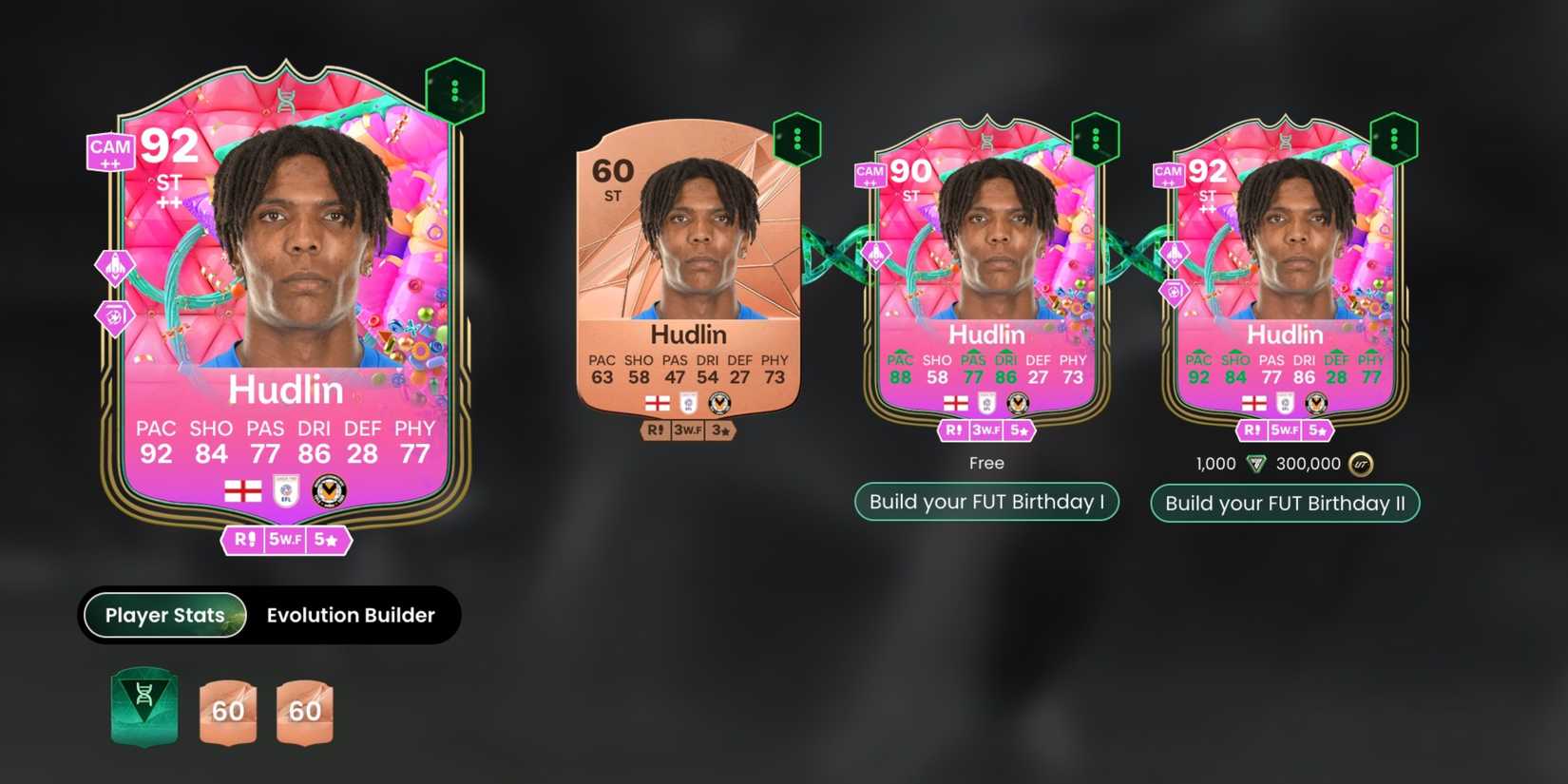Image resolution: width=1568 pixels, height=784 pixels.
Task: Click the green evolution points icon beside 1,000
Action: (1256, 464)
